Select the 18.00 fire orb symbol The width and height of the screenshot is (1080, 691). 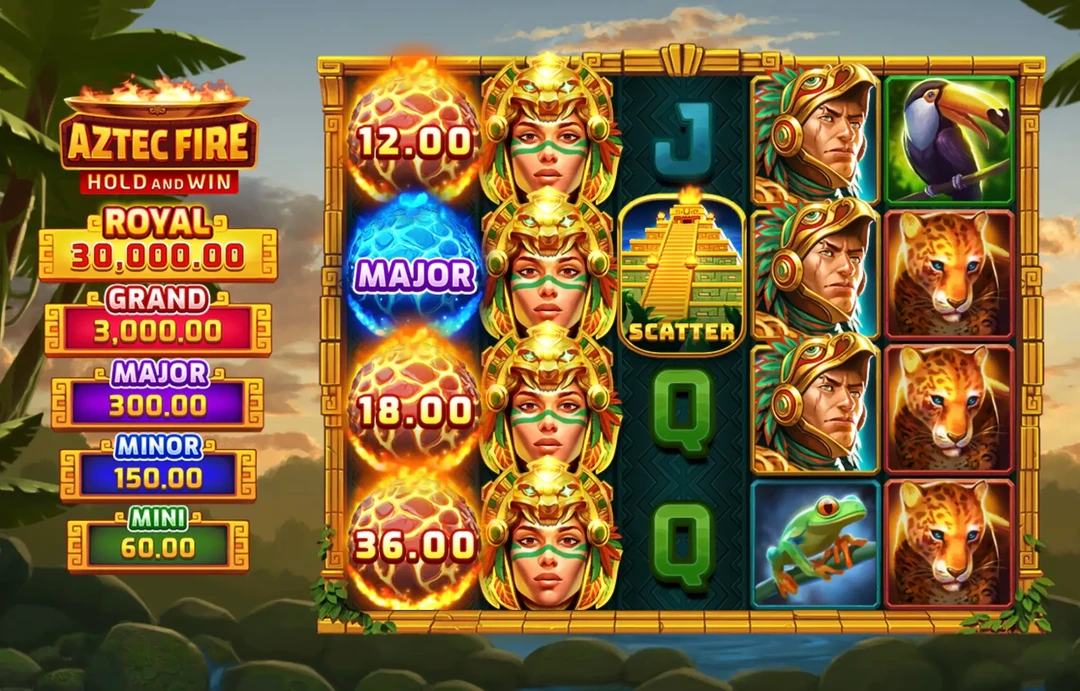pyautogui.click(x=414, y=408)
